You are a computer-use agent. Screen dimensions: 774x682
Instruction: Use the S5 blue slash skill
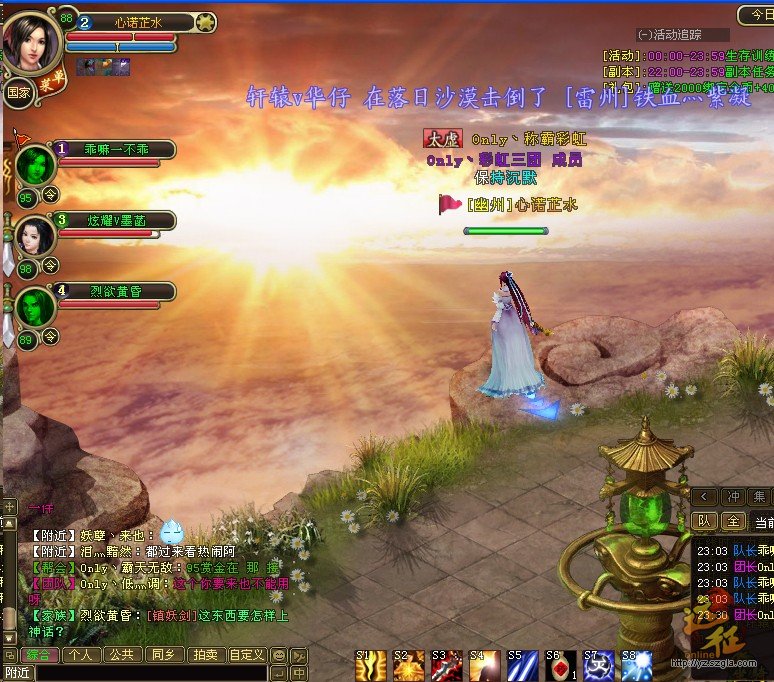pos(522,666)
